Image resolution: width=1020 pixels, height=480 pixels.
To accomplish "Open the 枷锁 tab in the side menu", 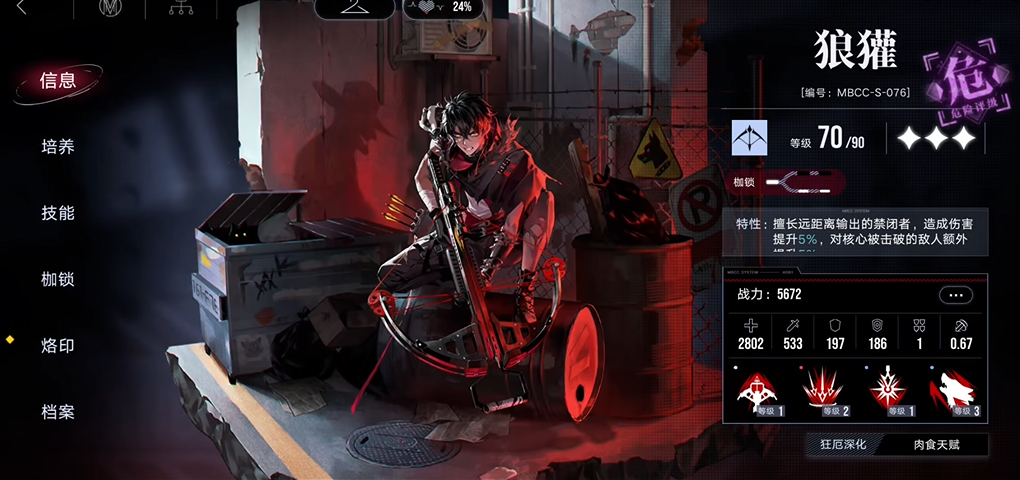I will [x=58, y=279].
